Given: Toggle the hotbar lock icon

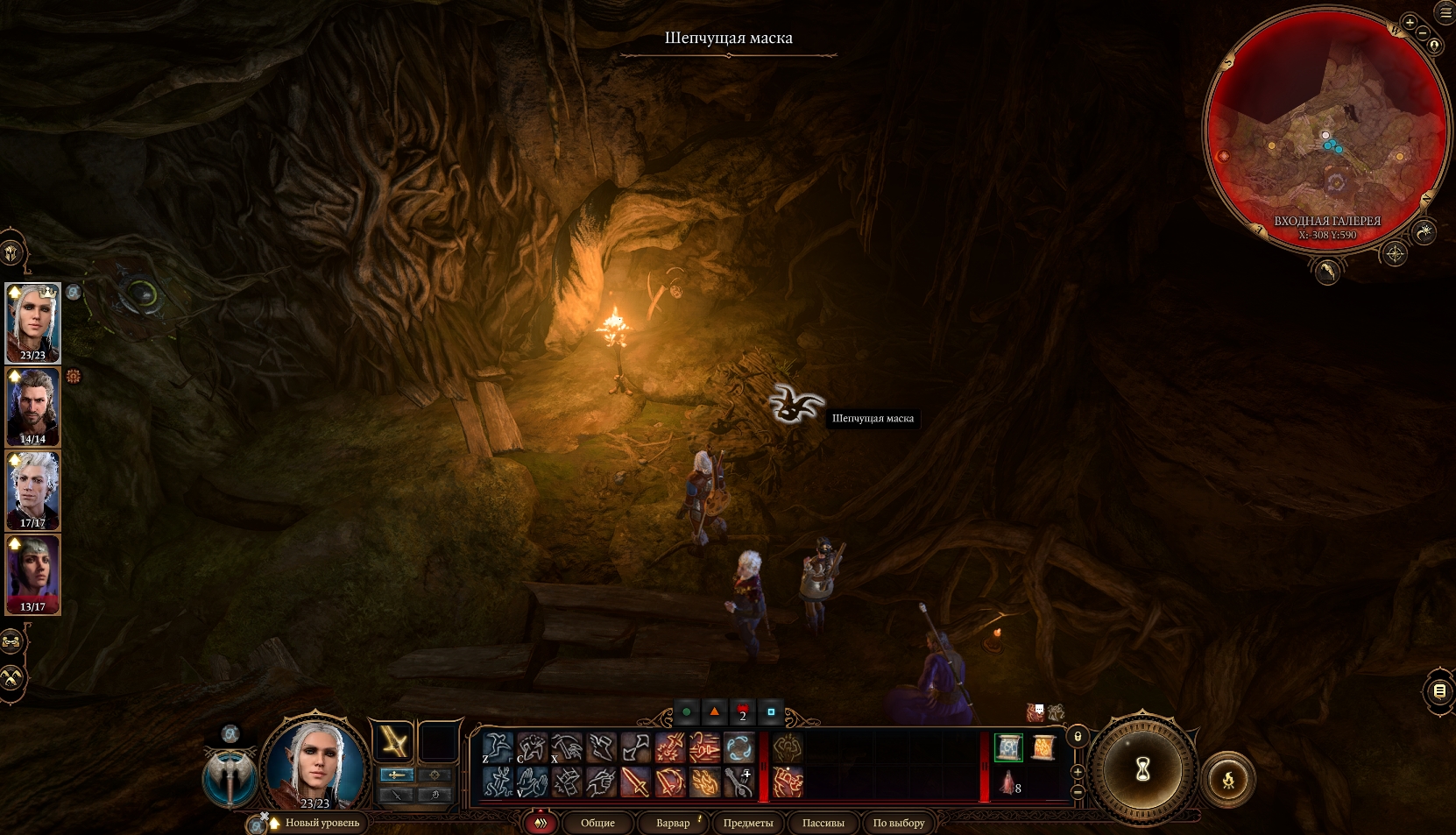Looking at the screenshot, I should [x=1078, y=737].
